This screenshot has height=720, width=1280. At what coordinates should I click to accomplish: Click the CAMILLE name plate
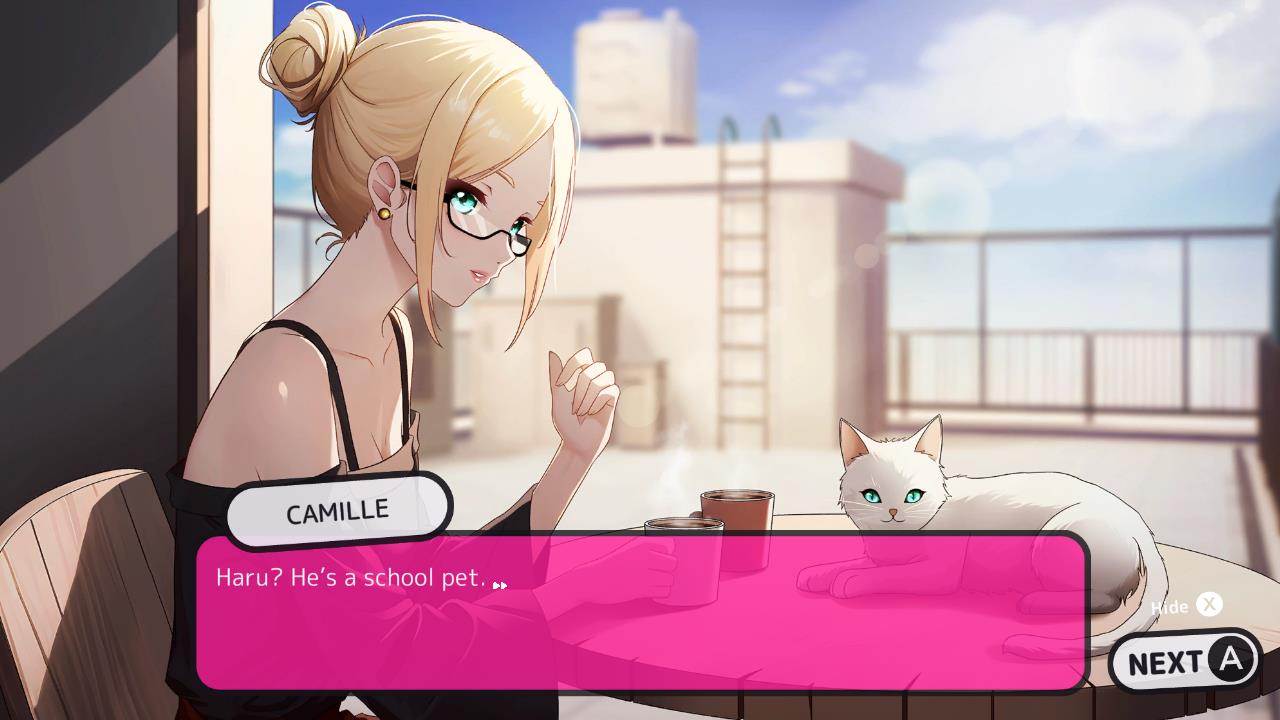click(x=338, y=508)
